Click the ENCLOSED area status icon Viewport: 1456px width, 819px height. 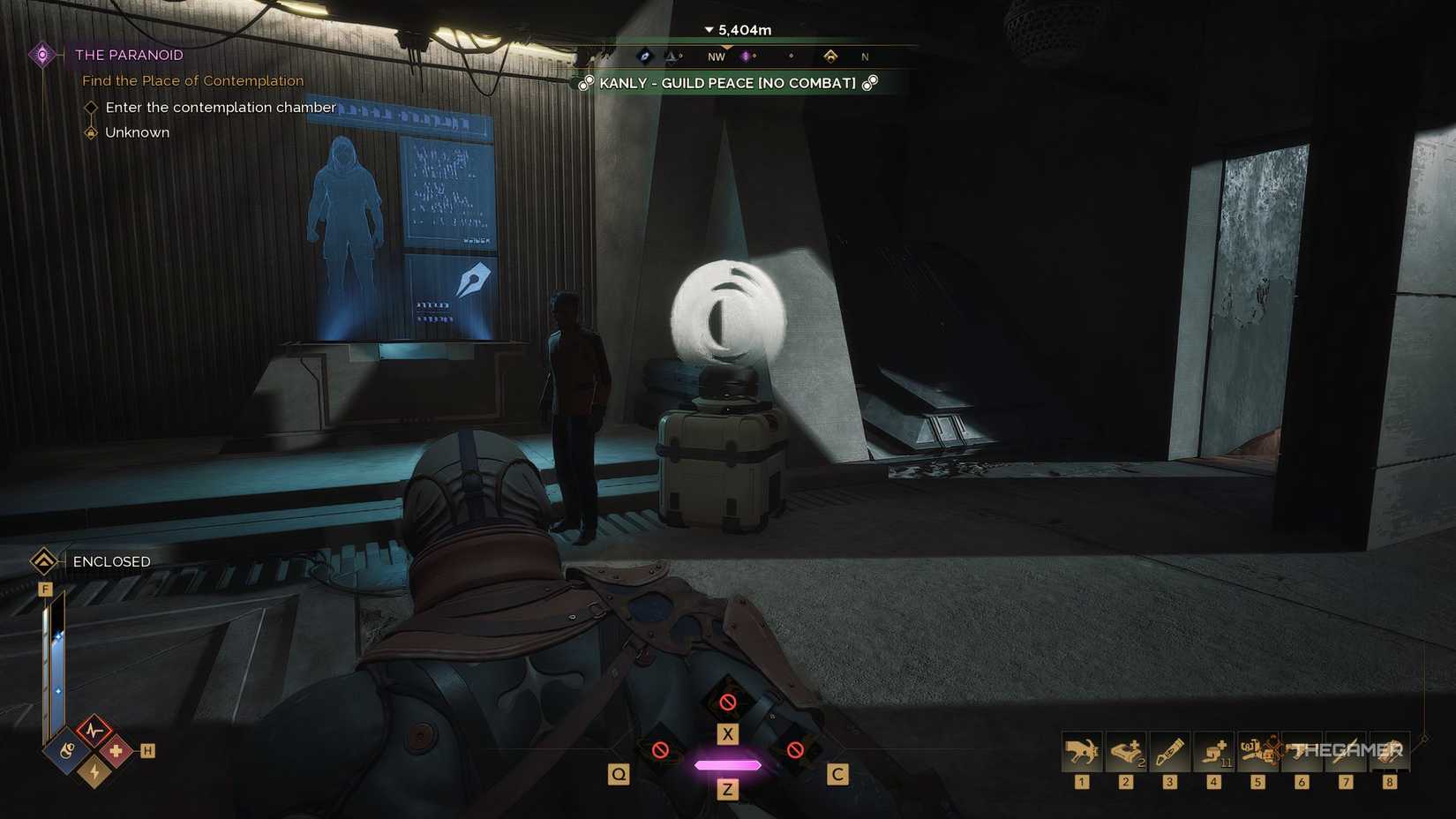(41, 561)
